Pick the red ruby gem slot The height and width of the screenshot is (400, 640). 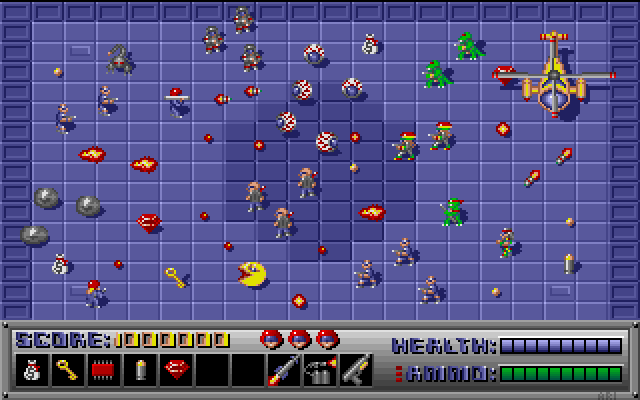point(175,371)
